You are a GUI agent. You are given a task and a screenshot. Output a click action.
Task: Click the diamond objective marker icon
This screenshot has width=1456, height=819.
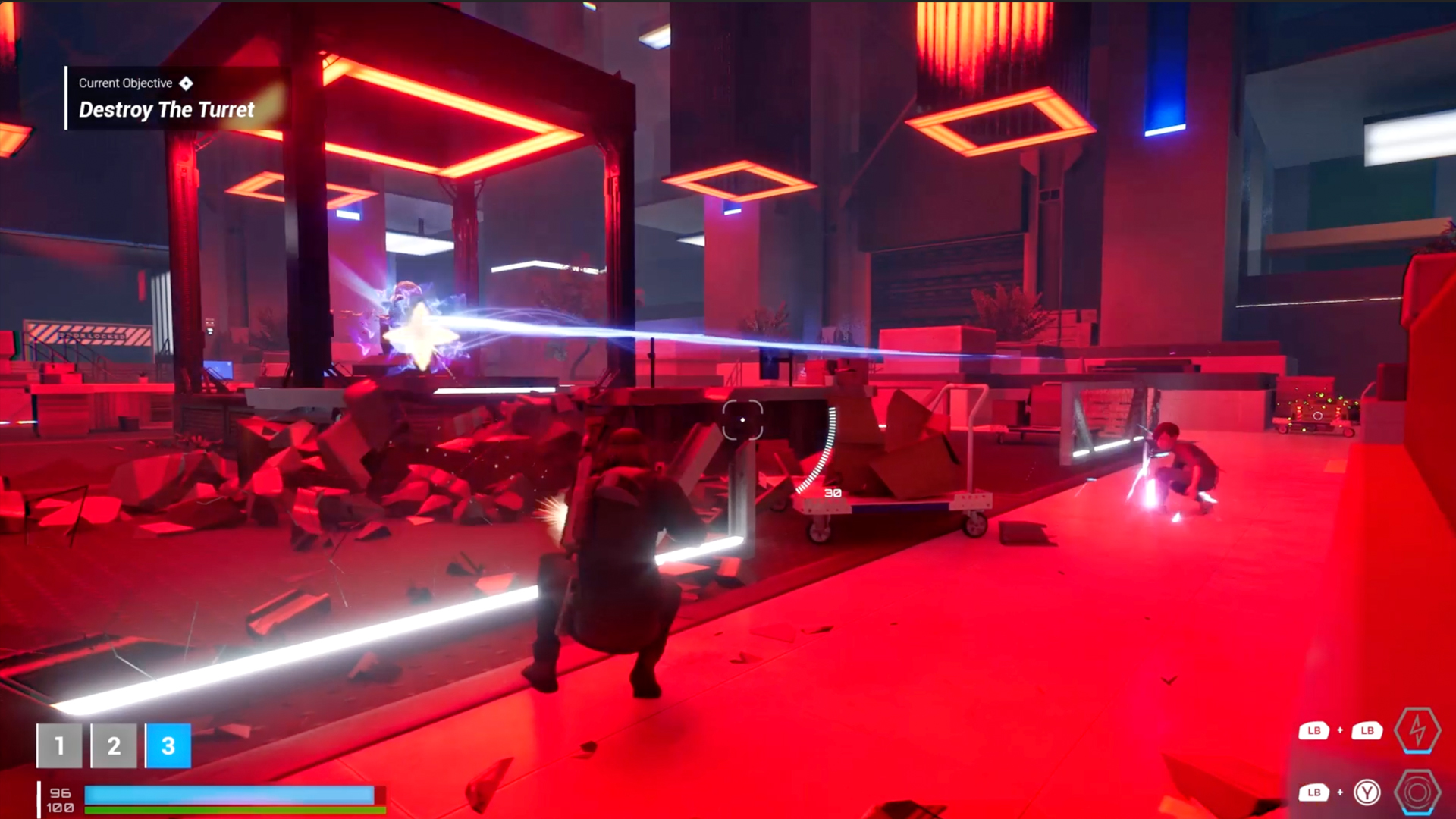point(187,83)
